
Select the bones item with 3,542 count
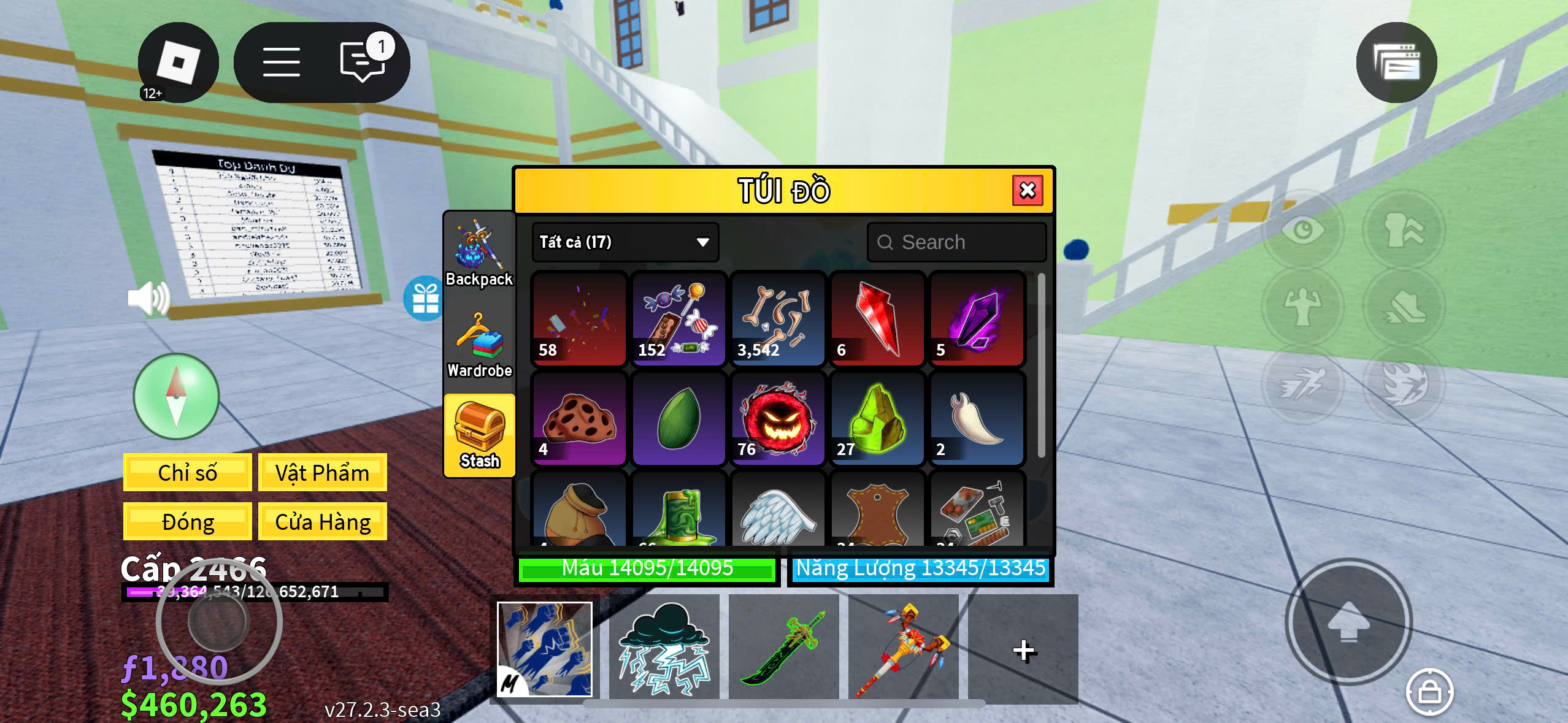click(x=777, y=319)
